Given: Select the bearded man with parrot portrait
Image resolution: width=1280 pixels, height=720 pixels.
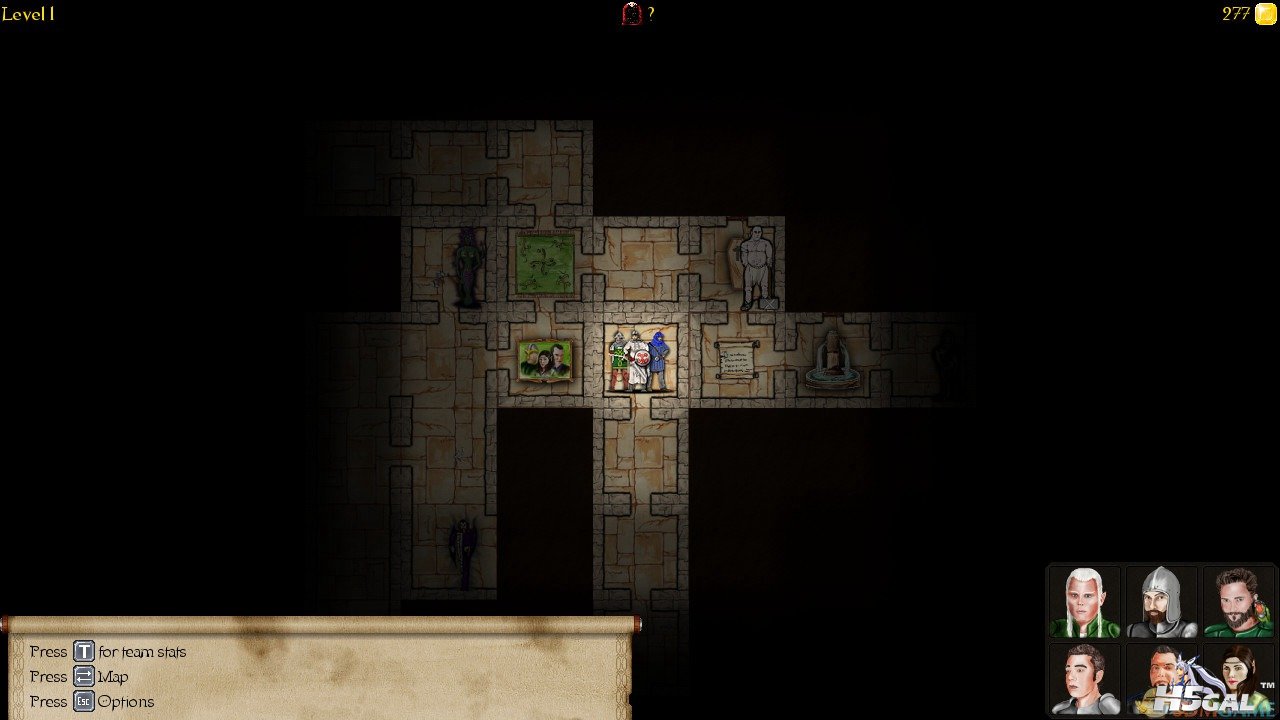Looking at the screenshot, I should pos(1238,602).
